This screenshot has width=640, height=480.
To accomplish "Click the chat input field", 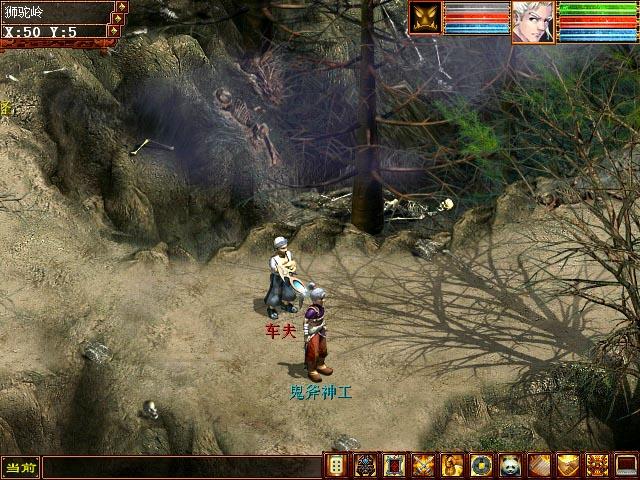I will (180, 467).
